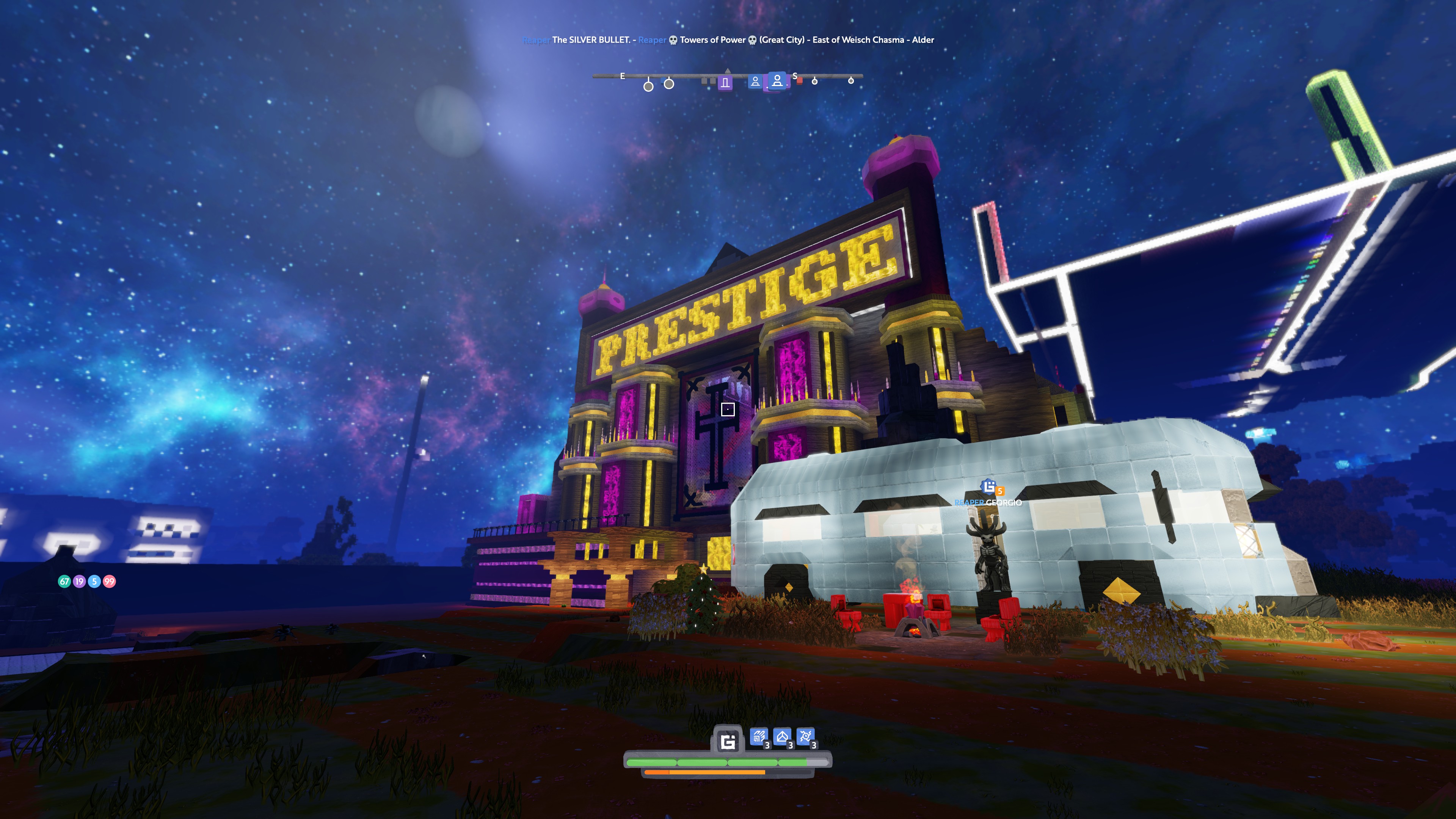
Task: Click the blue 5 coordinate badge
Action: (x=94, y=581)
